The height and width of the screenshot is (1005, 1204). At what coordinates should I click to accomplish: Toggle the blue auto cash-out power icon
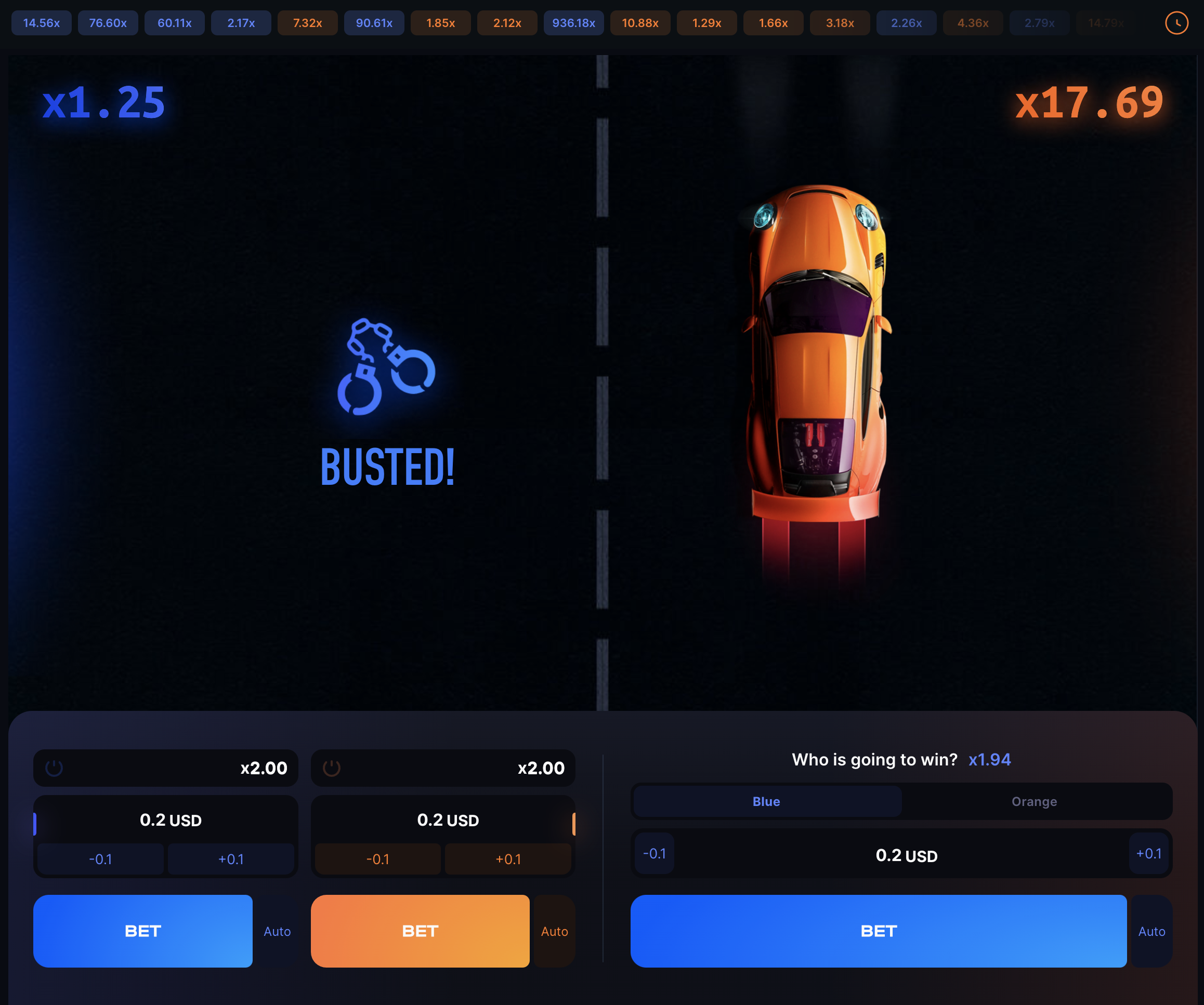click(55, 768)
